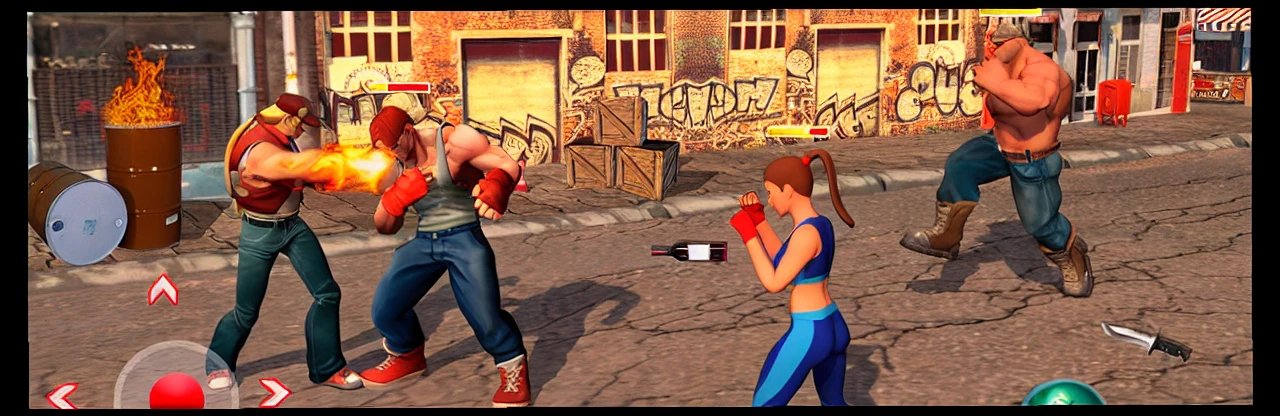This screenshot has height=416, width=1280.
Task: Tap the left arrow movement button
Action: click(62, 395)
